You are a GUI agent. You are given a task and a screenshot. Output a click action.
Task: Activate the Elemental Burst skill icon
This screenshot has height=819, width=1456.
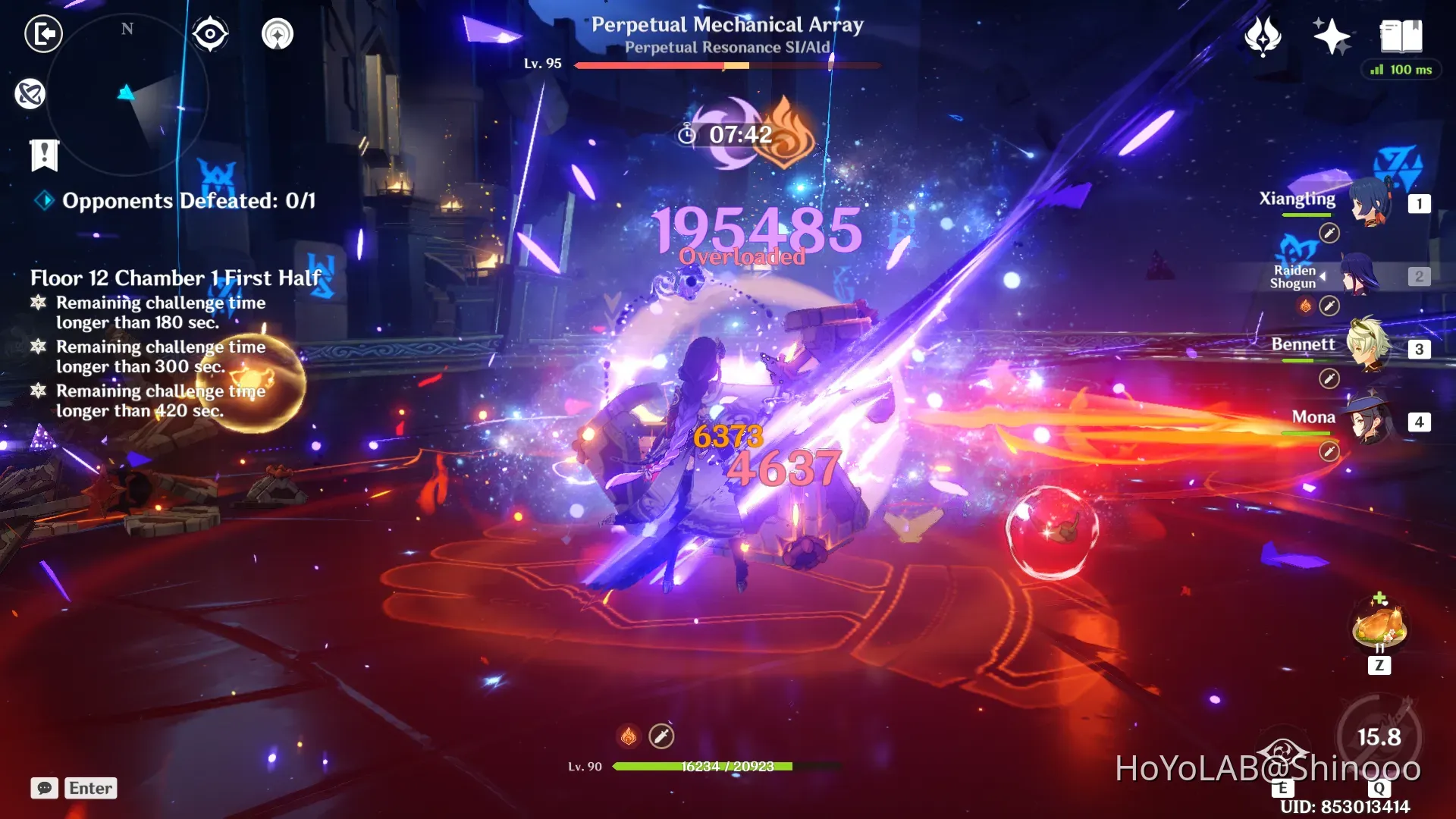tap(1379, 736)
